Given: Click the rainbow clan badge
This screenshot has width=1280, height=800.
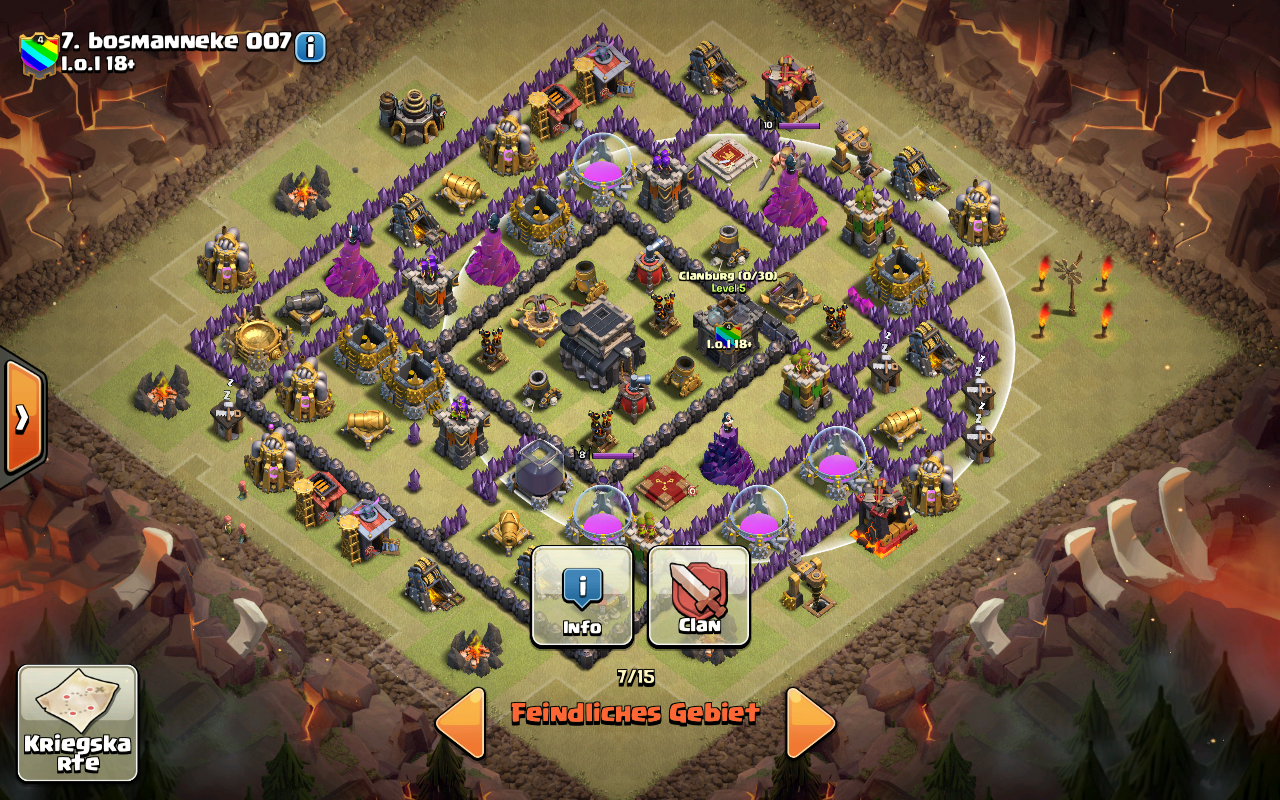Looking at the screenshot, I should pos(38,53).
